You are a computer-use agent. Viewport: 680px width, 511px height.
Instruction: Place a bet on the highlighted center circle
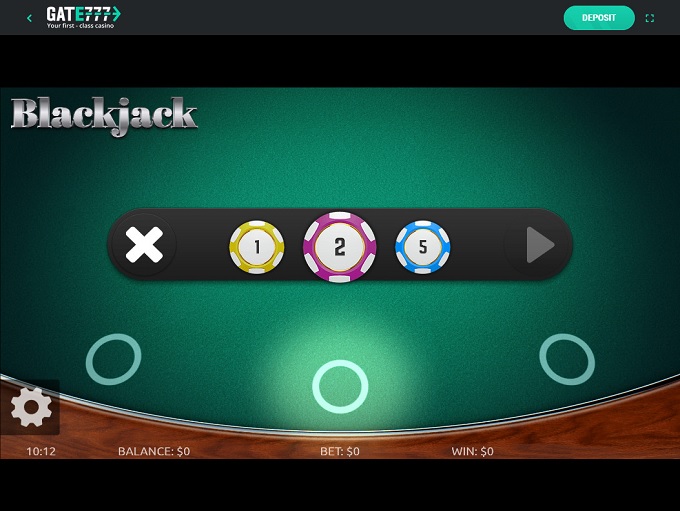pyautogui.click(x=340, y=386)
